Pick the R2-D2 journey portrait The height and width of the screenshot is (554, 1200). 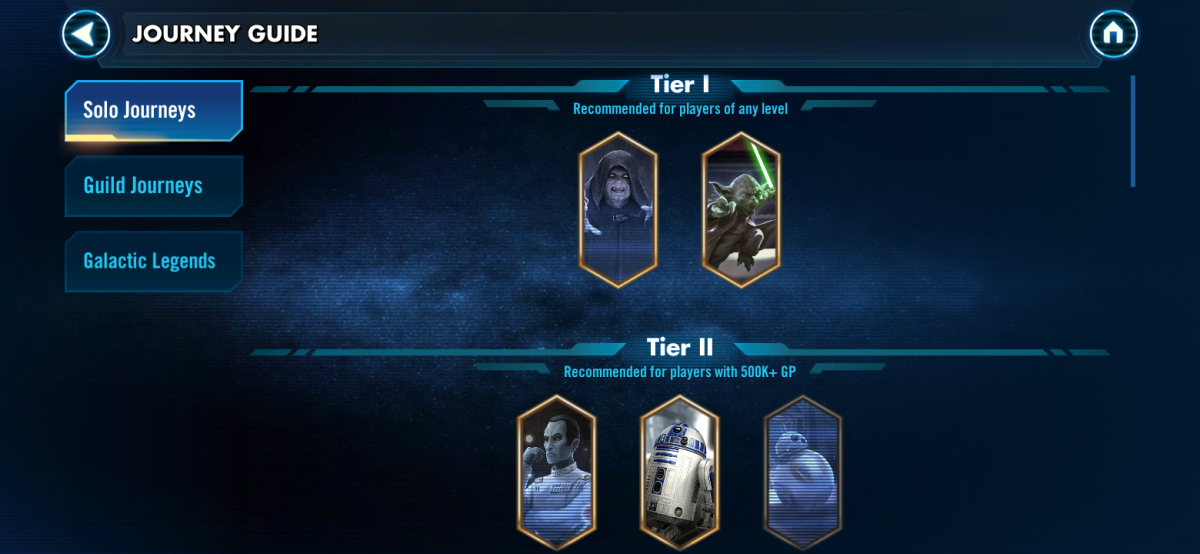(679, 472)
